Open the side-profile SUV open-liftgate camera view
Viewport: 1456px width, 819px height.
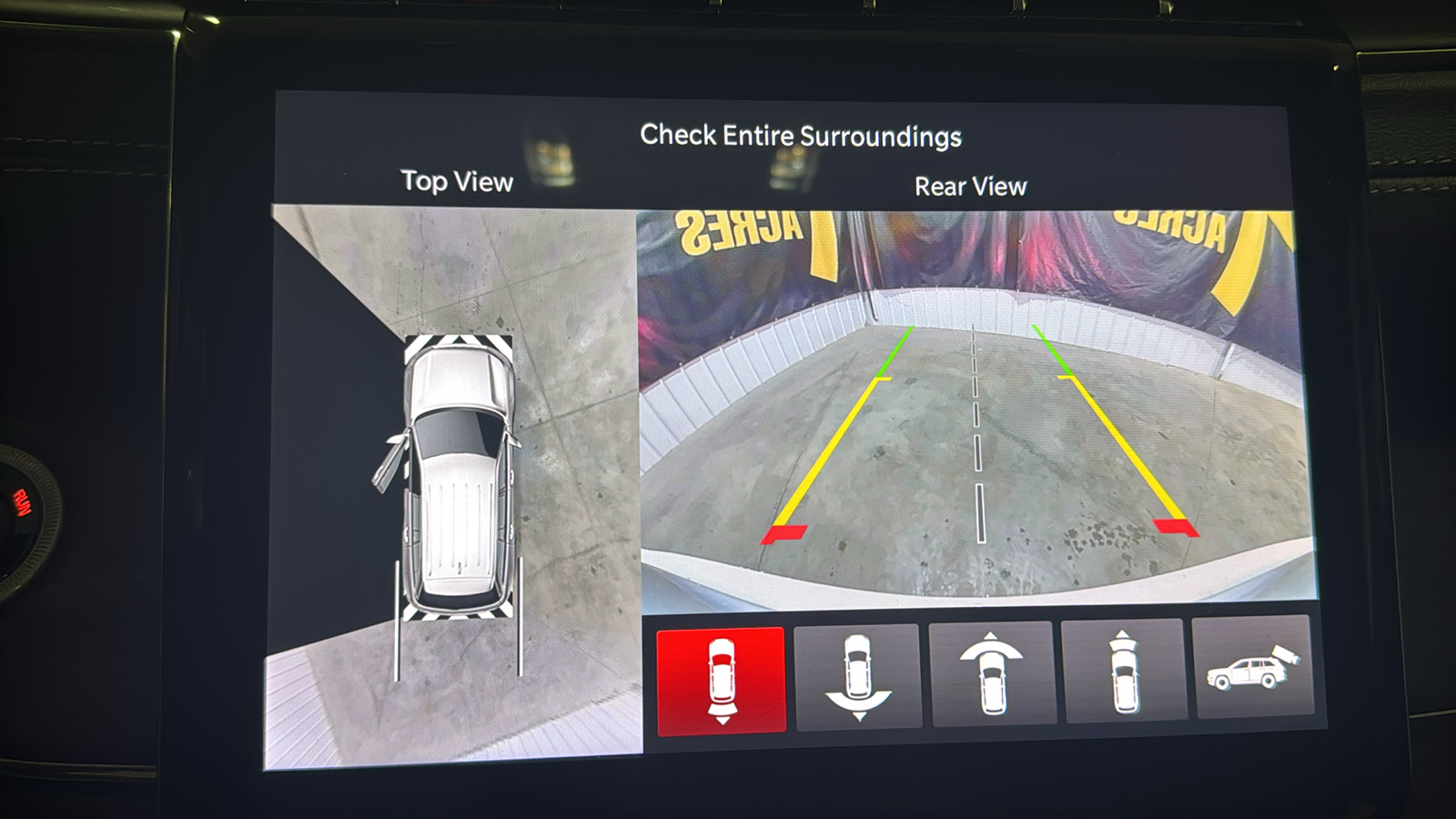(x=1253, y=667)
